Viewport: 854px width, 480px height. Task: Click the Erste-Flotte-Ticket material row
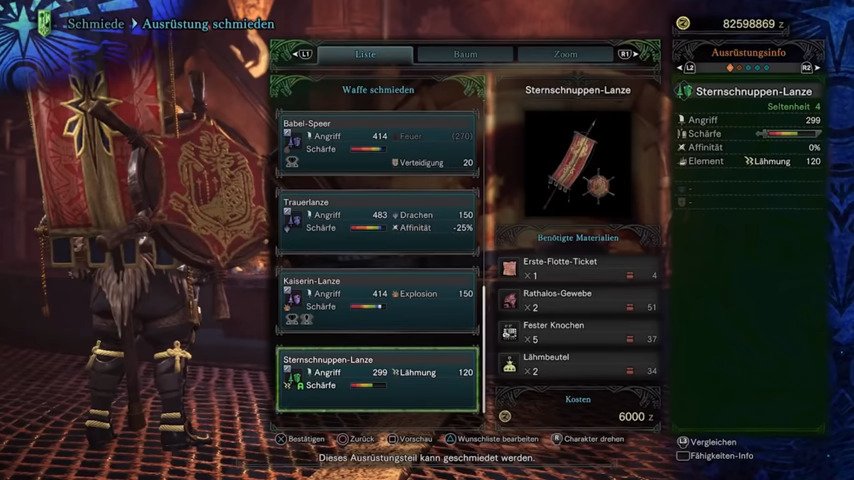[580, 268]
